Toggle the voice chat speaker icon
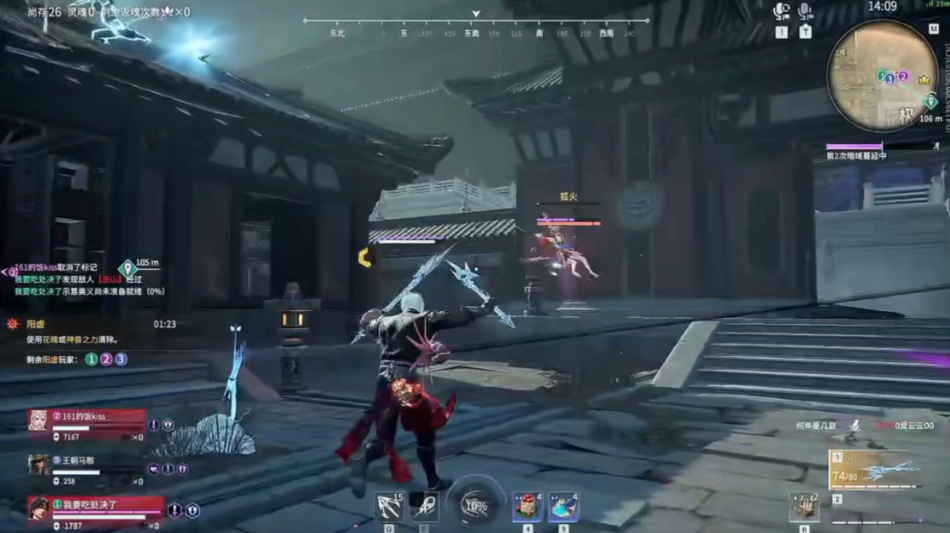The height and width of the screenshot is (533, 950). click(x=782, y=11)
